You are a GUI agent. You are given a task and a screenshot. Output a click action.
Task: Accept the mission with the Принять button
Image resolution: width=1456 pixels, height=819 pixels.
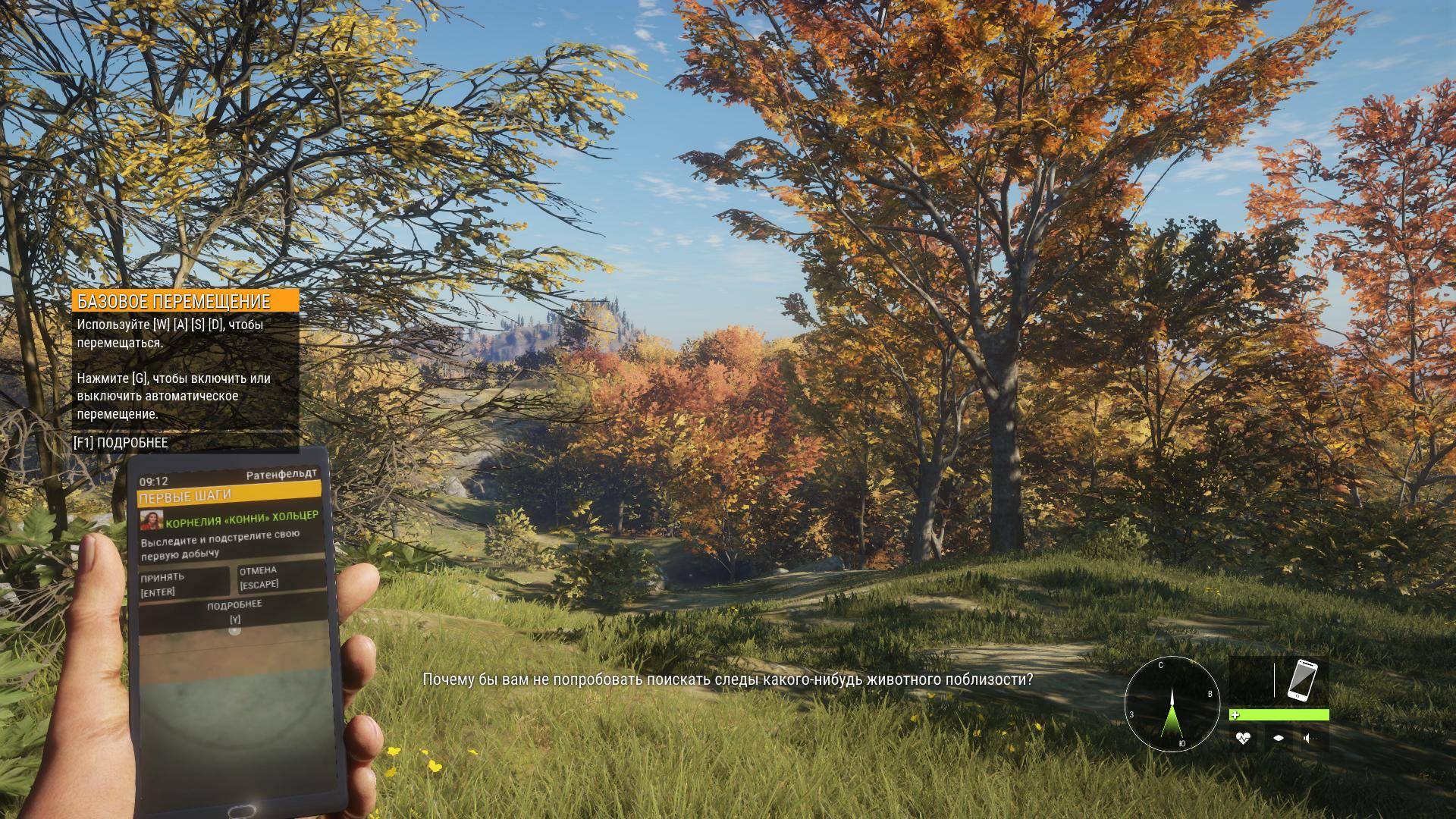(x=184, y=583)
